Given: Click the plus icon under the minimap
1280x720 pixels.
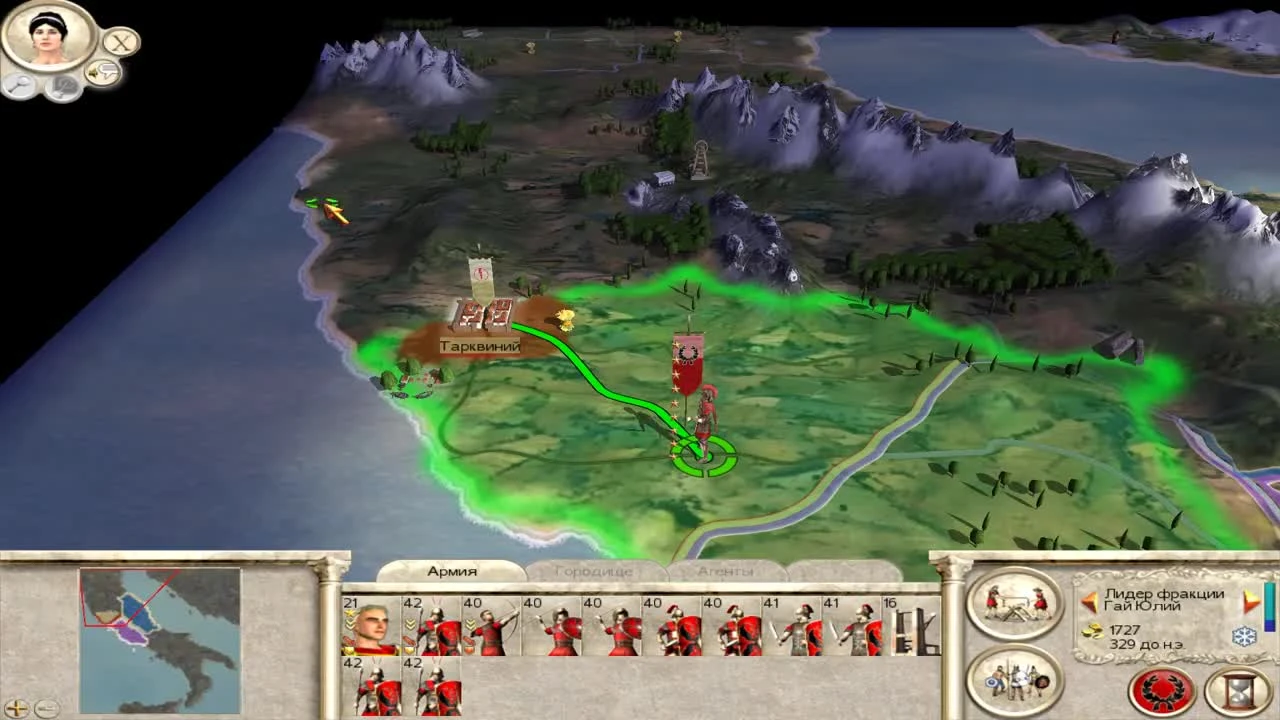Looking at the screenshot, I should (17, 707).
